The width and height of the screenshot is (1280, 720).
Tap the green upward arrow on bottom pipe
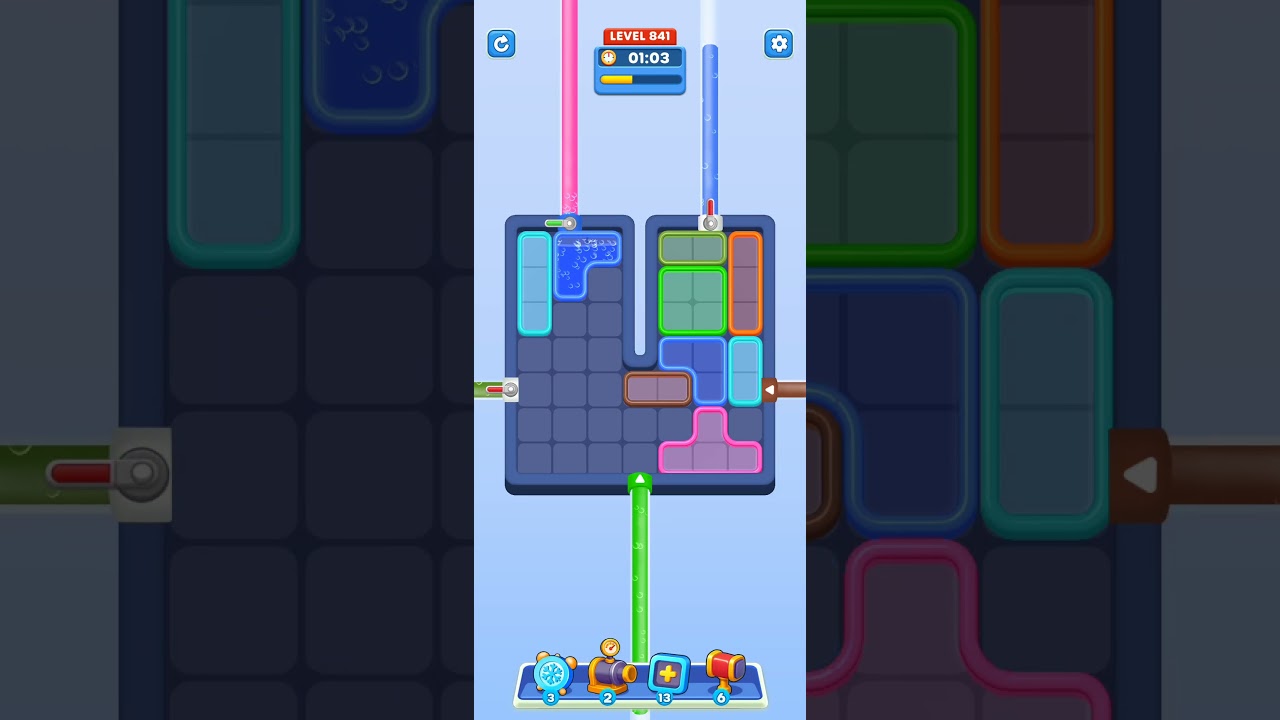coord(640,481)
